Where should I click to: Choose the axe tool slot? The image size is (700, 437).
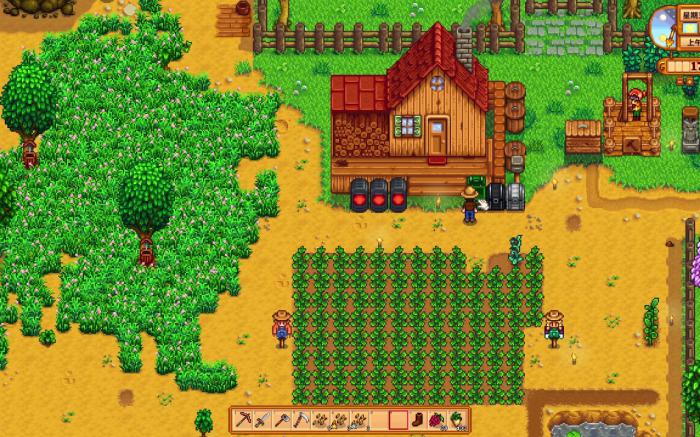pyautogui.click(x=282, y=420)
